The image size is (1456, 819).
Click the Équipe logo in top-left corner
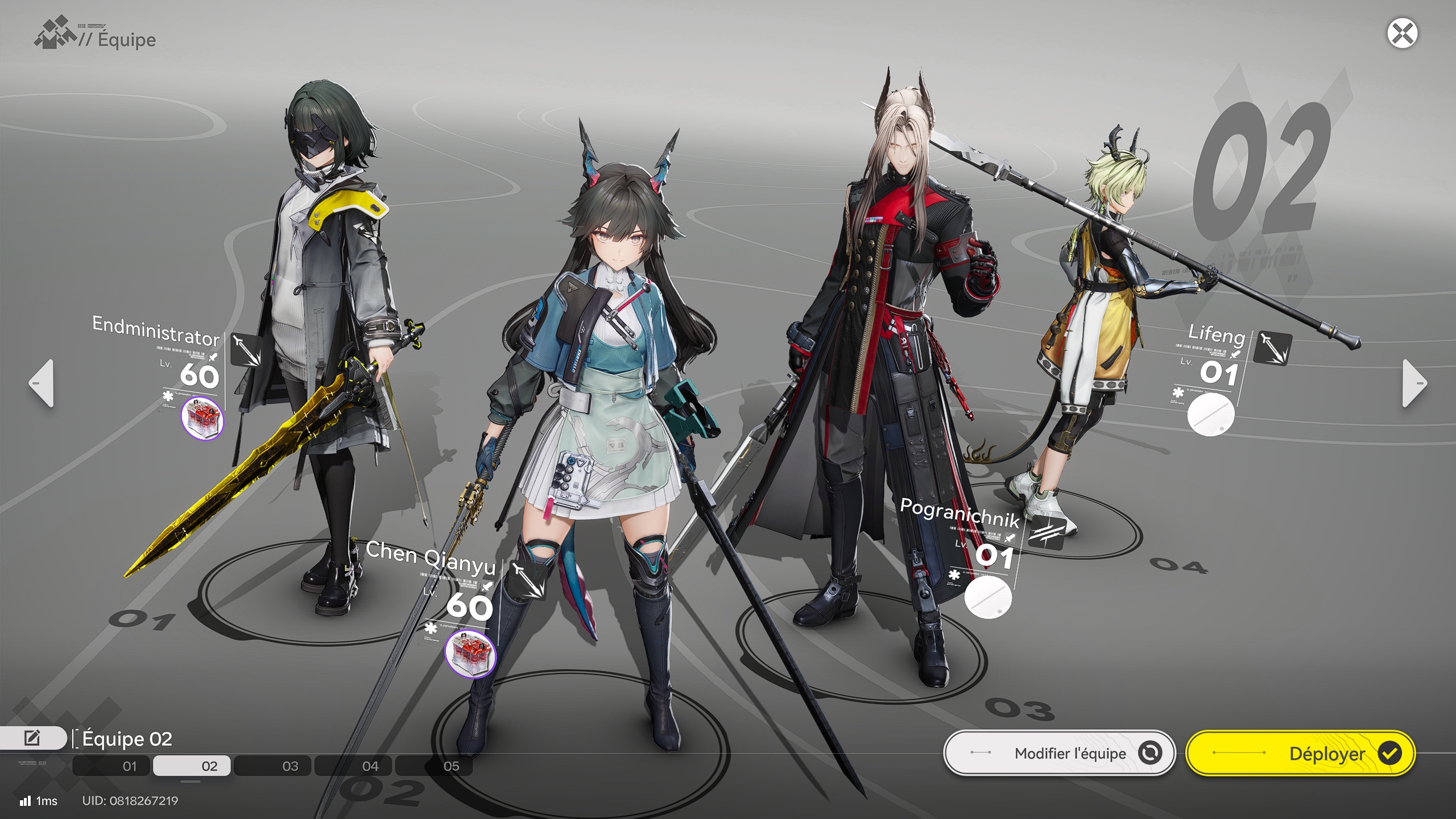[55, 35]
